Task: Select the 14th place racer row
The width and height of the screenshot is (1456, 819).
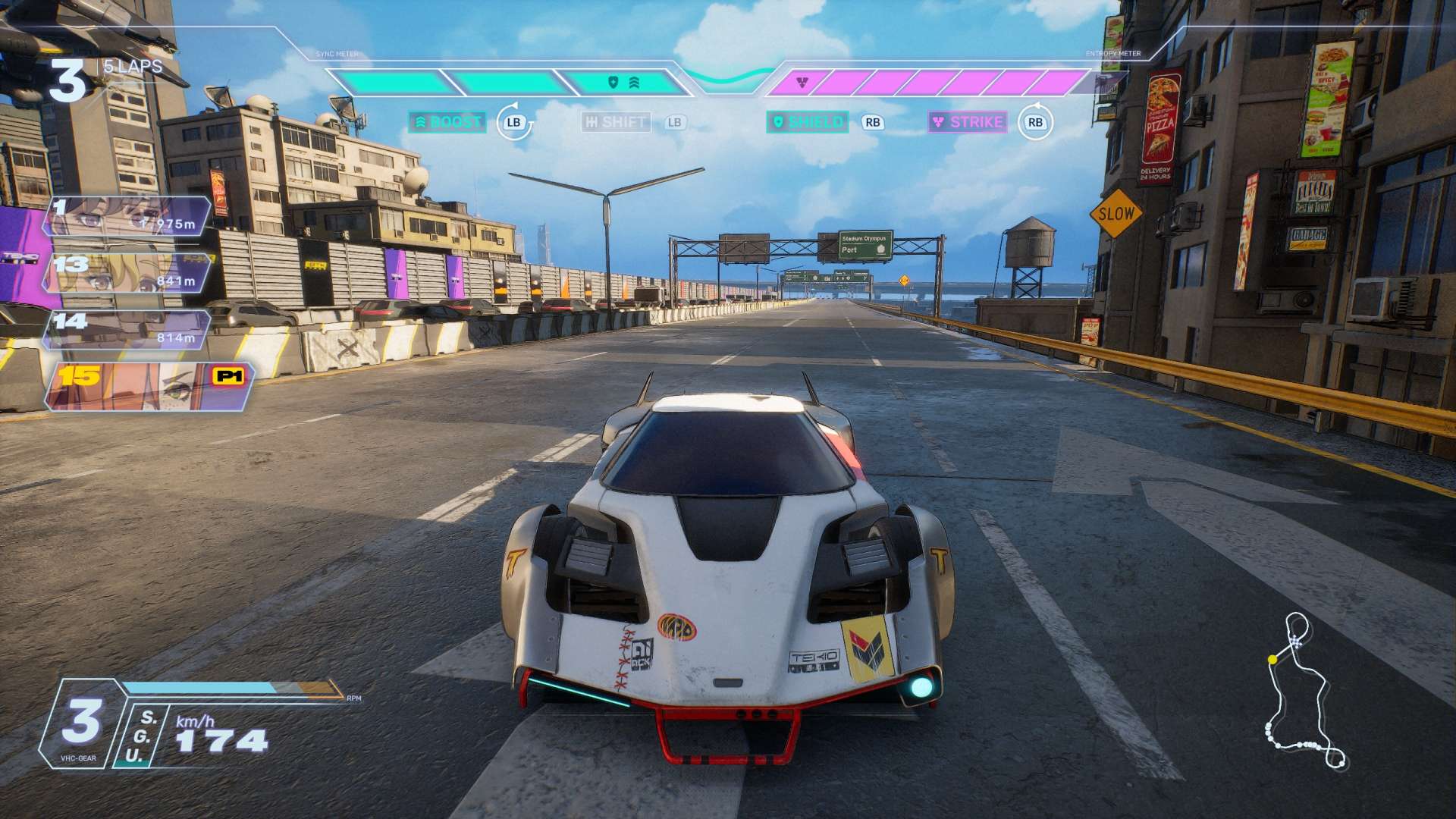Action: [x=127, y=330]
